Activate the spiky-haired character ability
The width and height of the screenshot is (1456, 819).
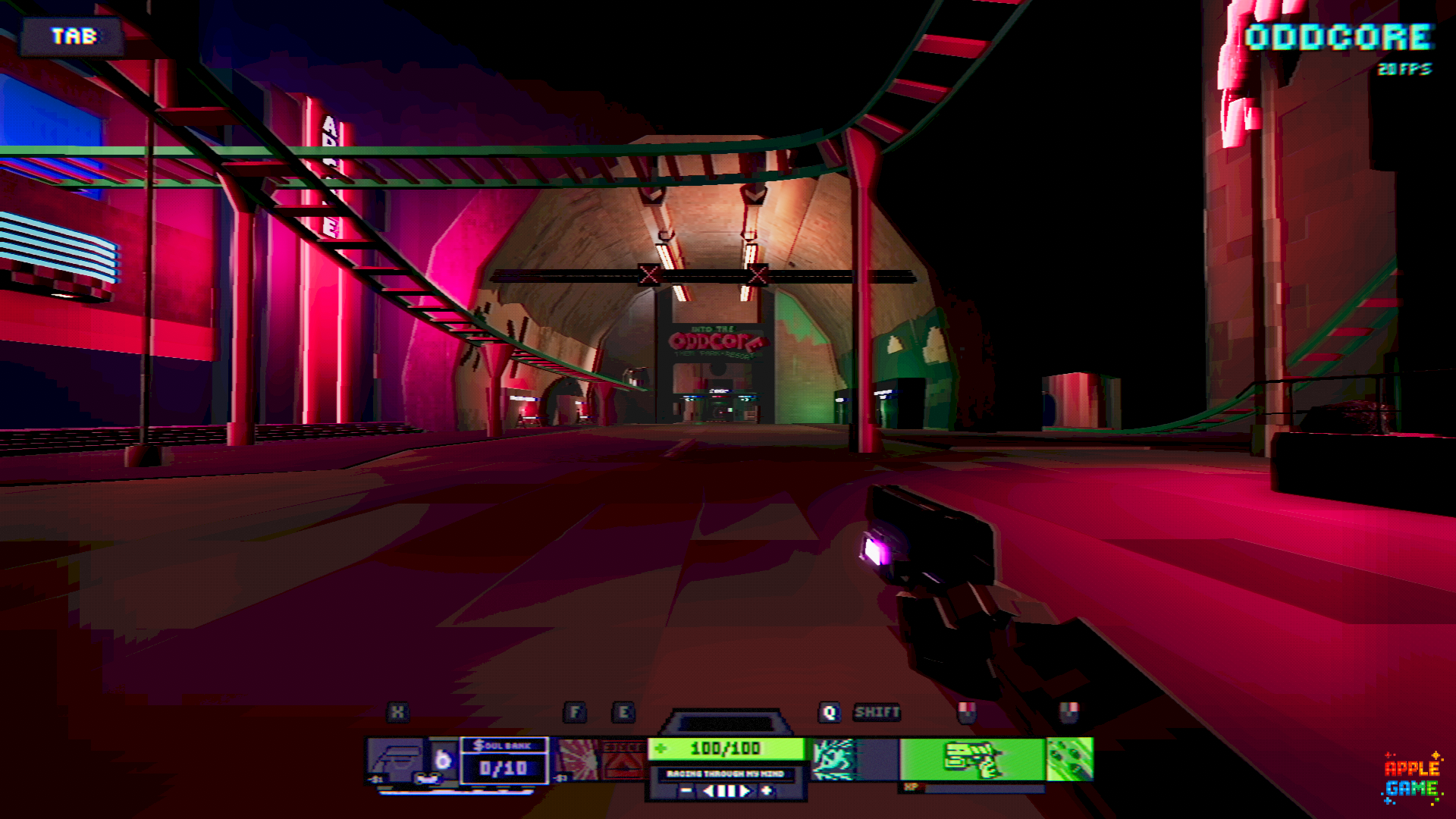click(x=834, y=758)
